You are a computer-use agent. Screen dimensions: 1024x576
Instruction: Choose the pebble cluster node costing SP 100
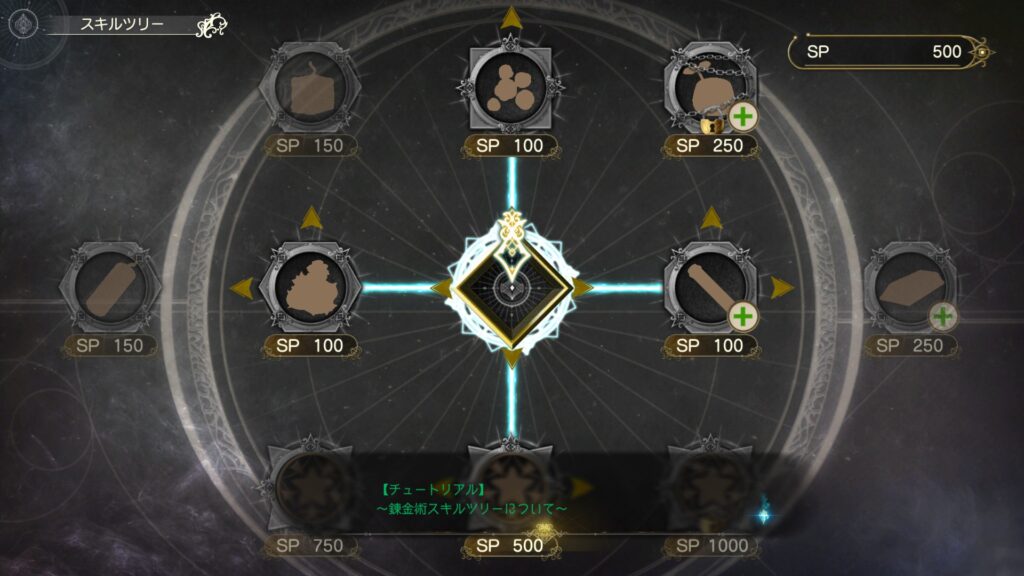[x=511, y=88]
